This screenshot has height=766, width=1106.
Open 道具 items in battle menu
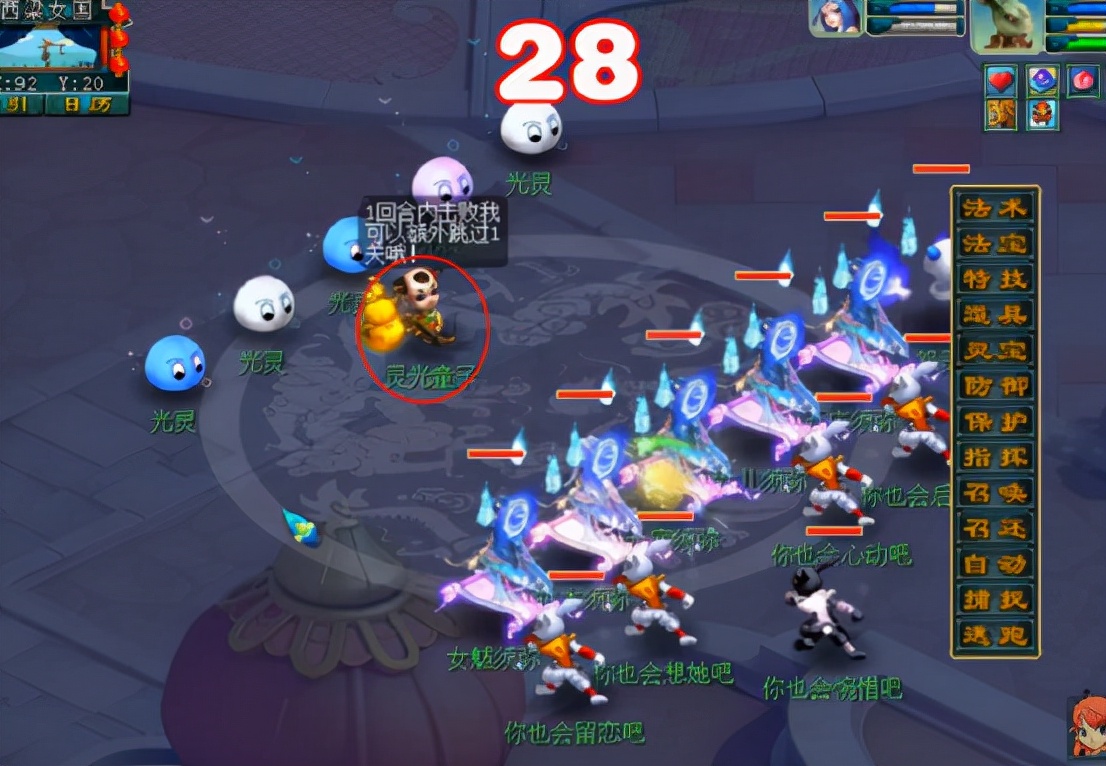coord(994,315)
